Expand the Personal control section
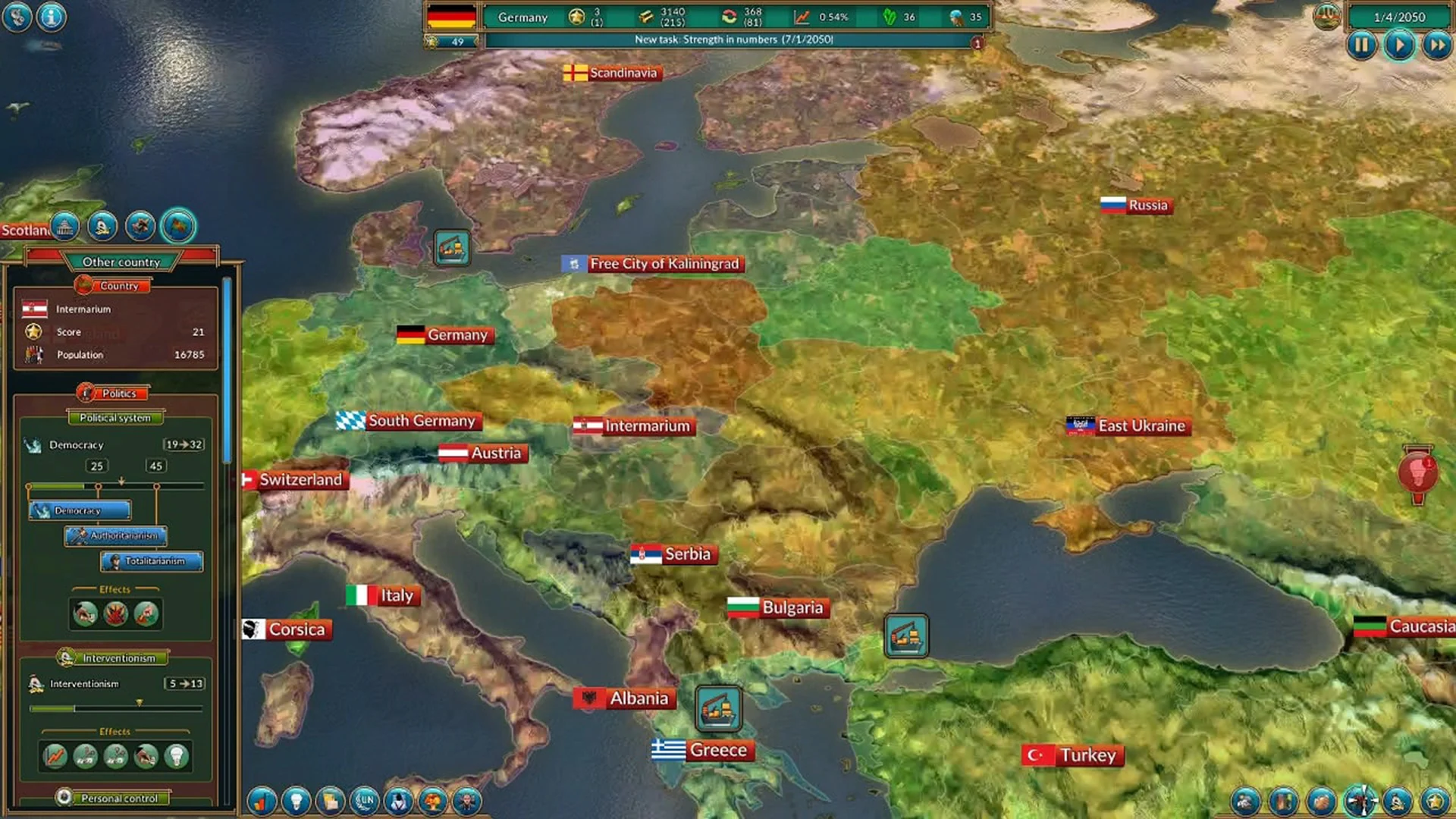 (x=118, y=798)
